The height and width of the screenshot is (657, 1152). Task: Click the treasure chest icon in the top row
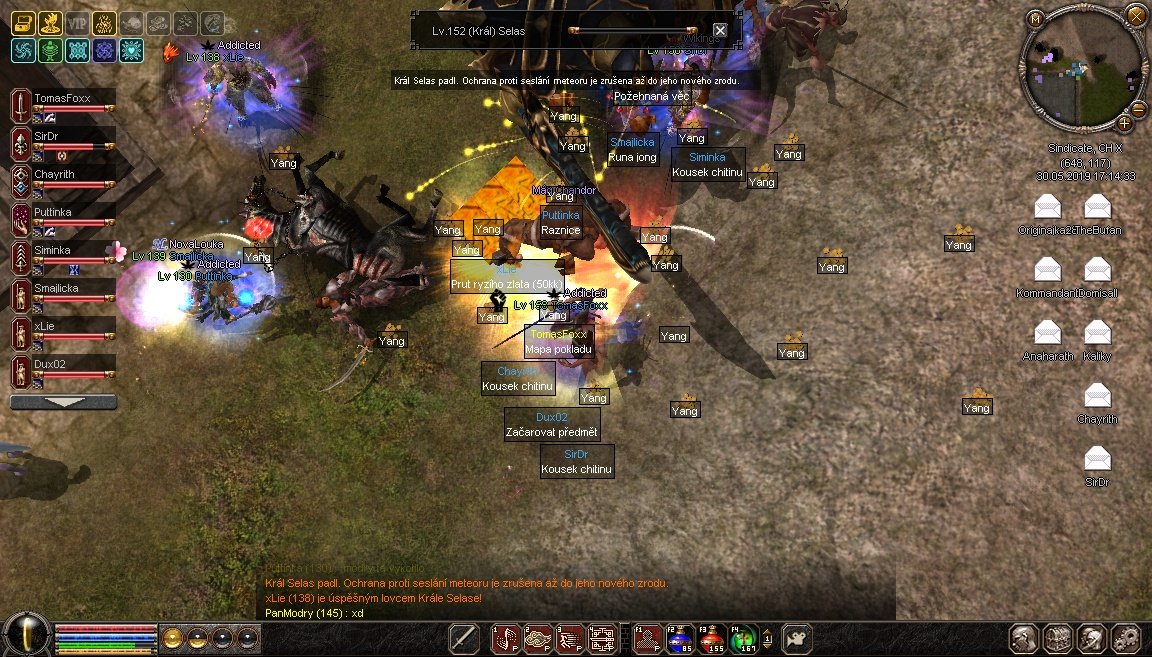point(23,24)
